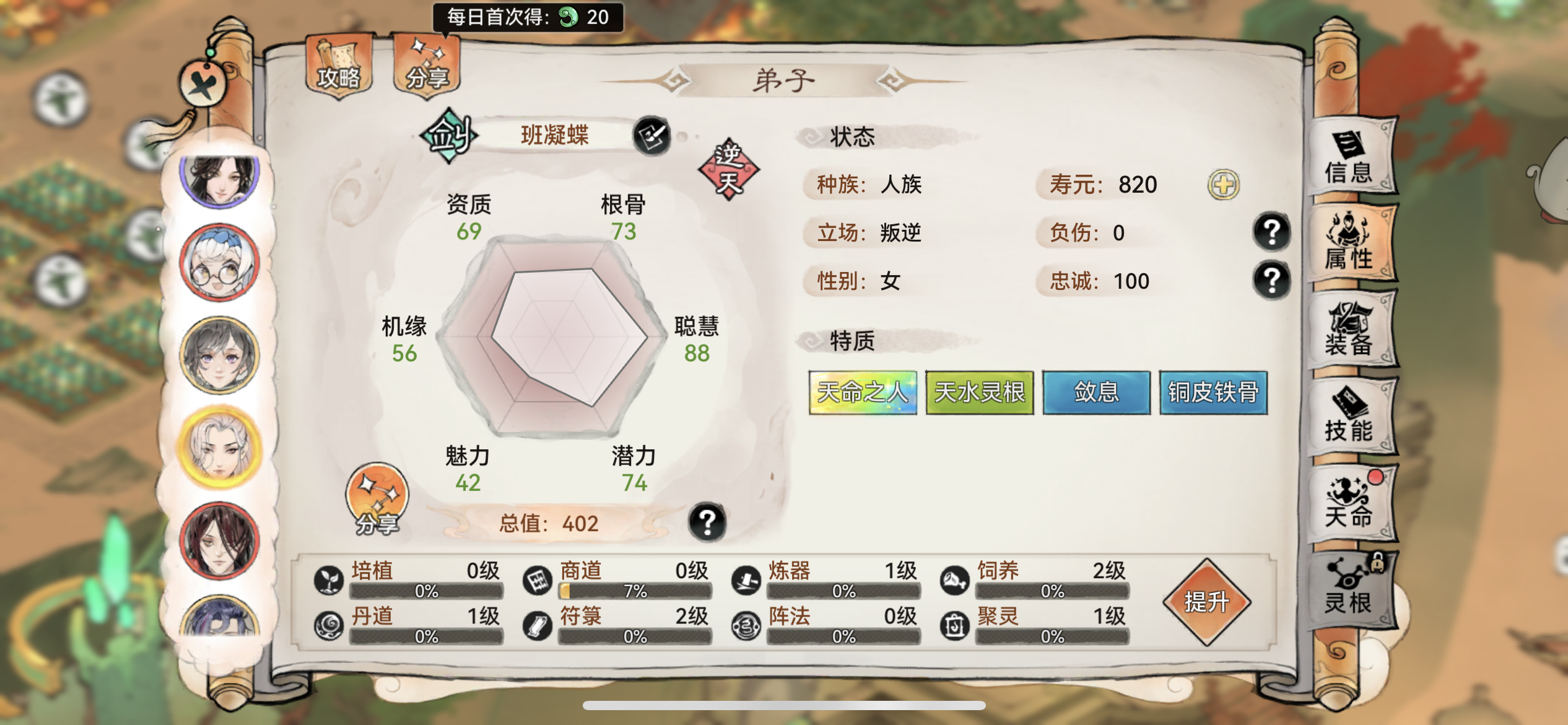Image resolution: width=1568 pixels, height=725 pixels.
Task: Toggle the 天命之人 trait tag
Action: pos(862,393)
